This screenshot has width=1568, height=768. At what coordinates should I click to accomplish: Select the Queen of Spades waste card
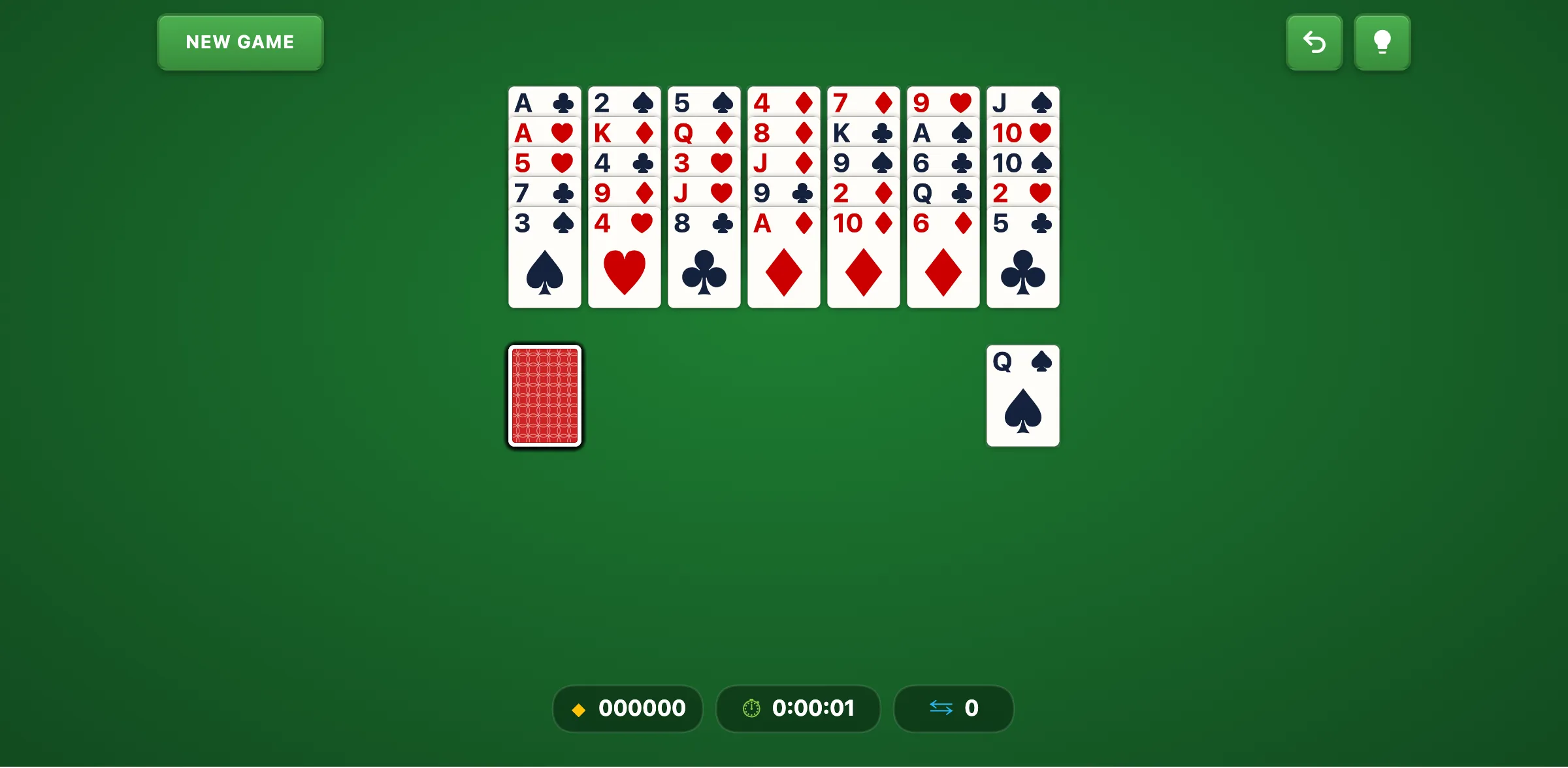pos(1022,395)
